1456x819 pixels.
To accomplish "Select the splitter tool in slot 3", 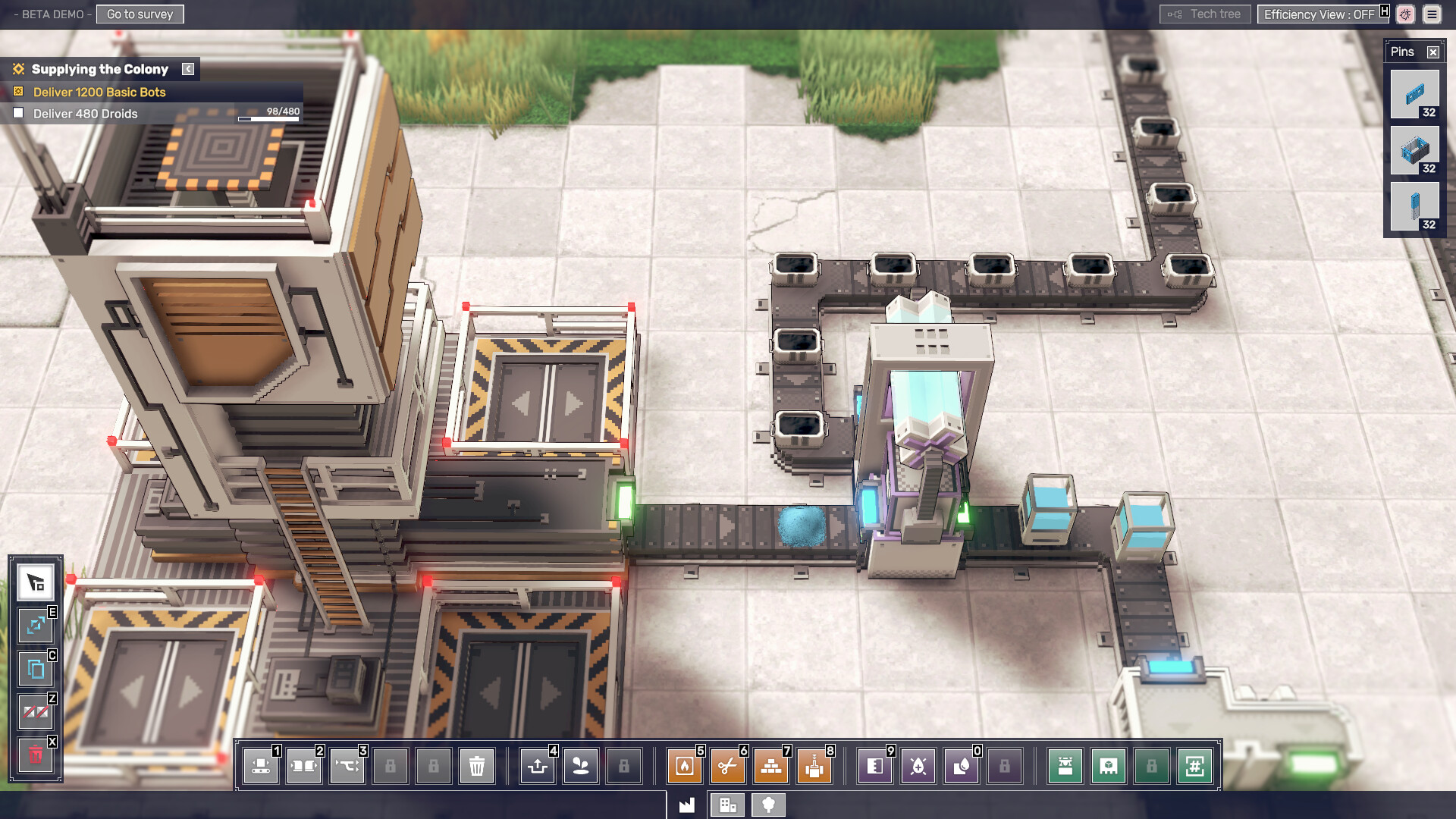I will [x=347, y=766].
